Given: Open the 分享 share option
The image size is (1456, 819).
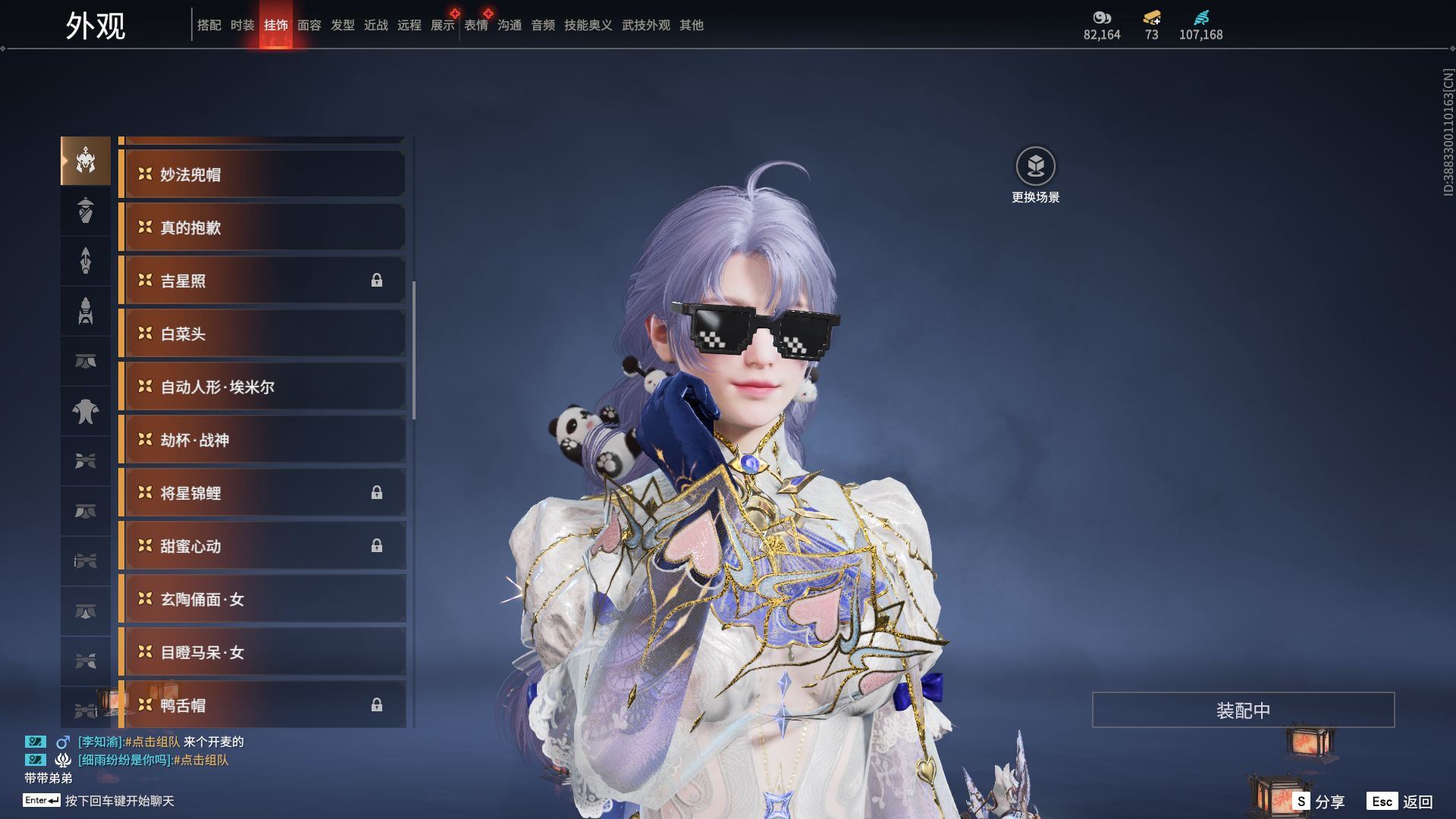Looking at the screenshot, I should (1319, 802).
